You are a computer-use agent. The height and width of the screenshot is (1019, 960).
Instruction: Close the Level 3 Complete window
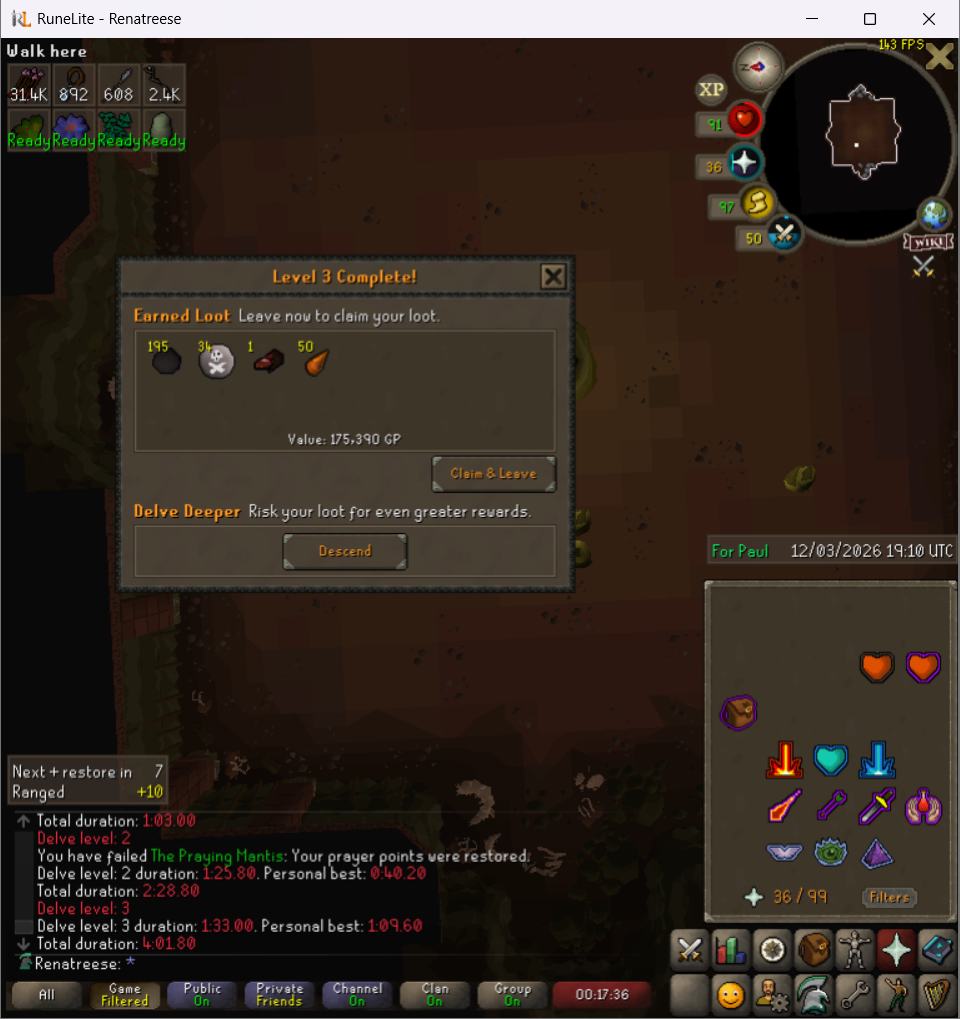[553, 277]
